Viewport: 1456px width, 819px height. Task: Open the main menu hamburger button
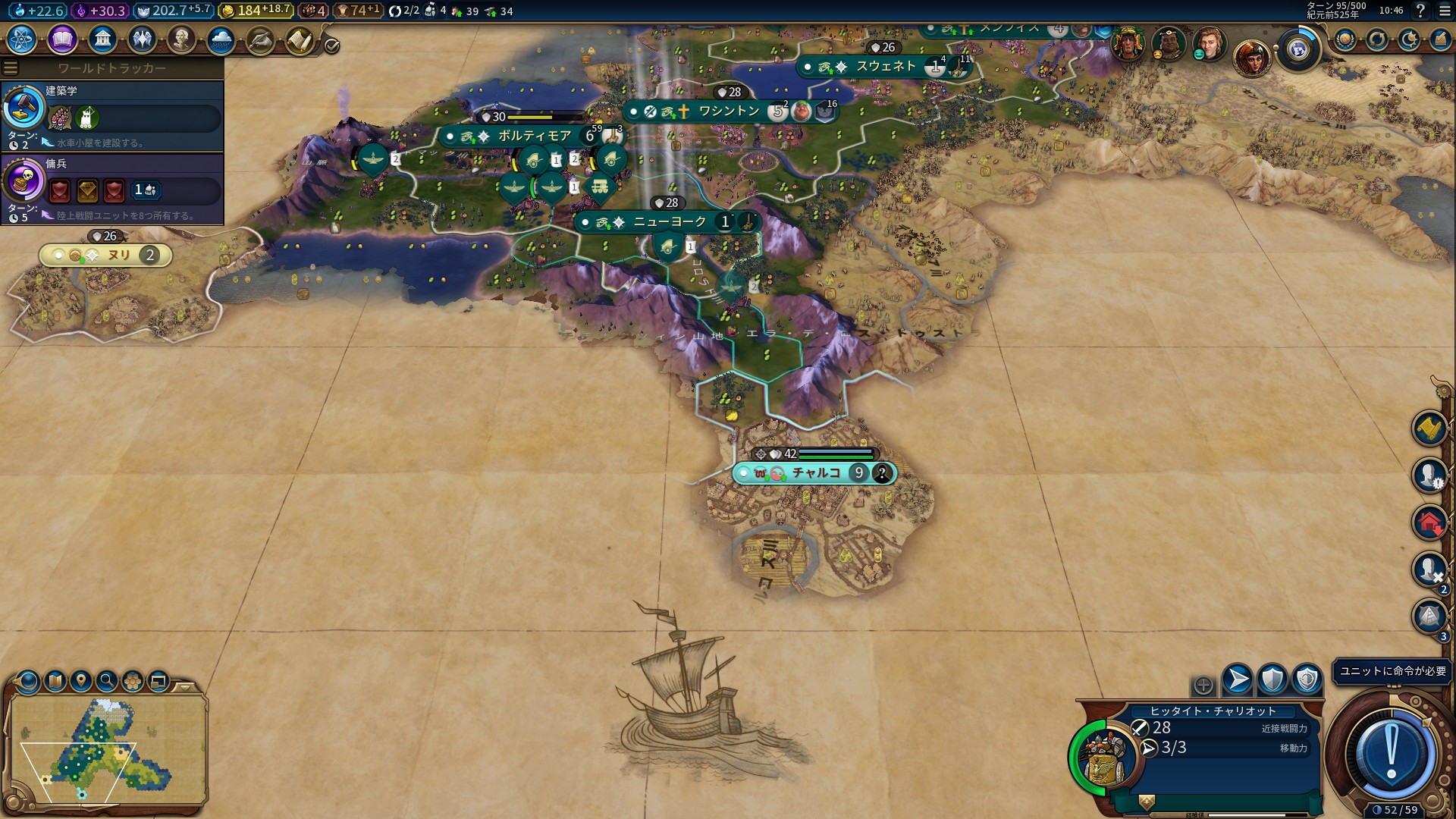coord(1445,11)
